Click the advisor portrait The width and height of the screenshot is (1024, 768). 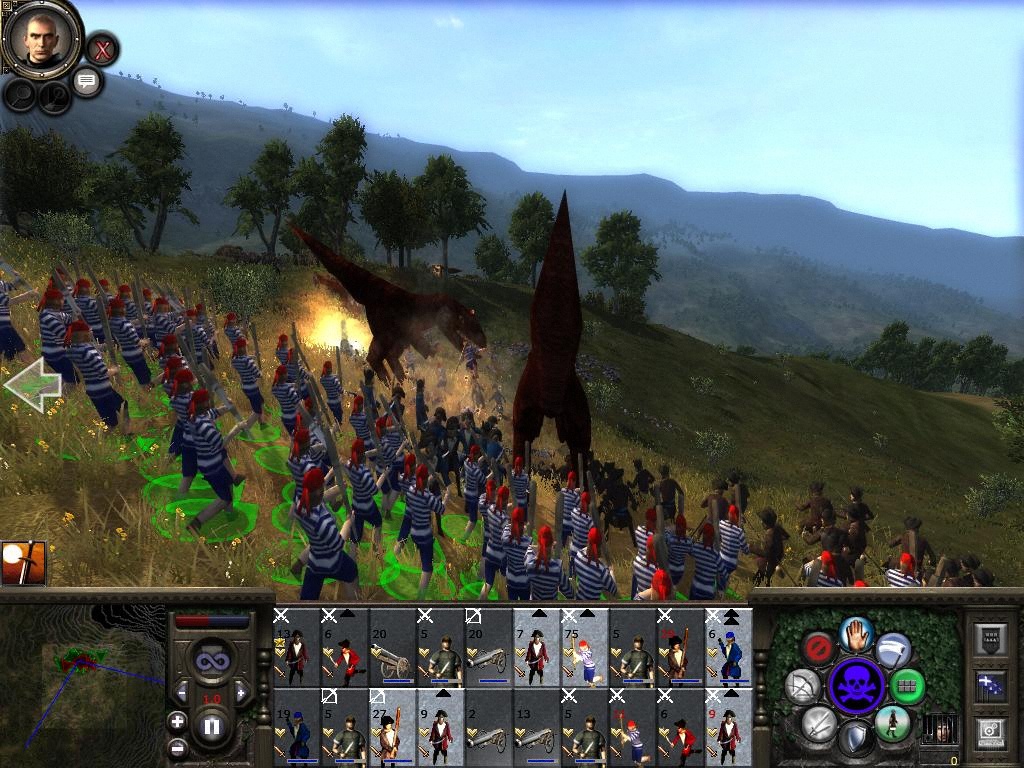click(41, 39)
